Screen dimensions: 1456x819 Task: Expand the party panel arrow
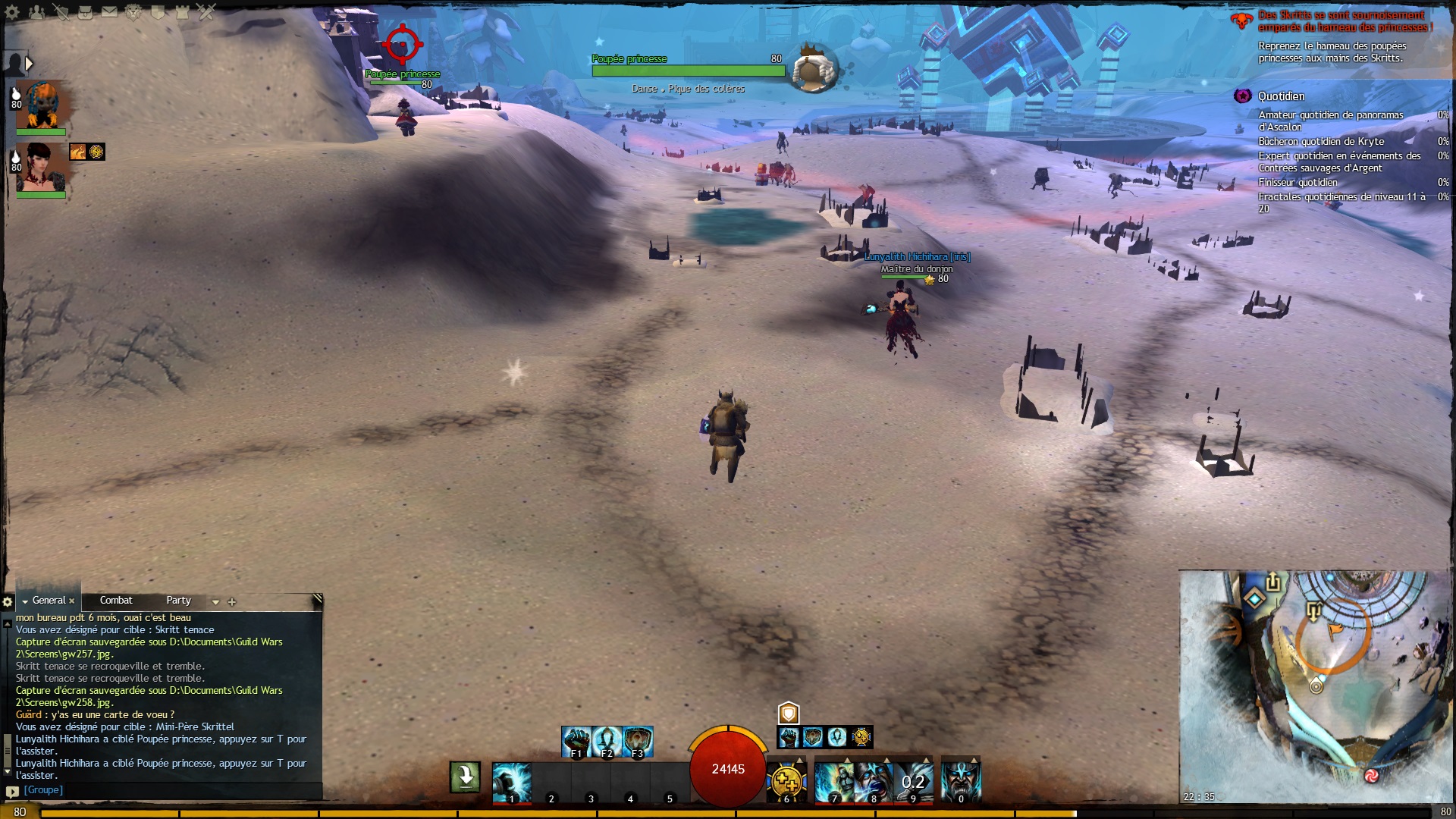click(29, 64)
